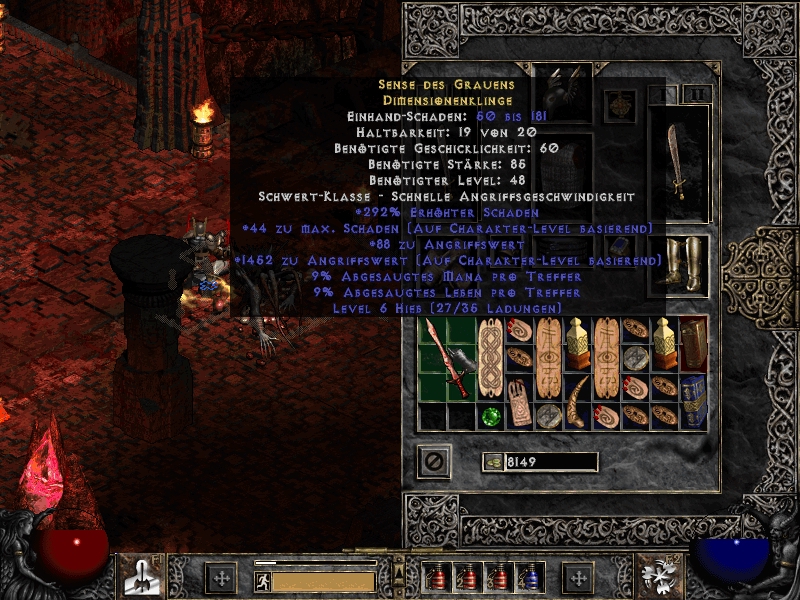The image size is (800, 600).
Task: Pick the equipped amulet slot
Action: point(620,104)
